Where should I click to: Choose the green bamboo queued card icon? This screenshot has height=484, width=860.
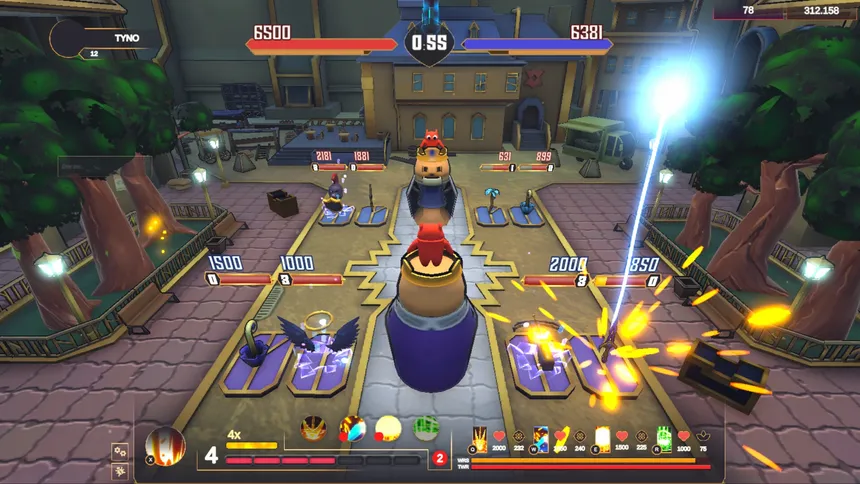[426, 429]
